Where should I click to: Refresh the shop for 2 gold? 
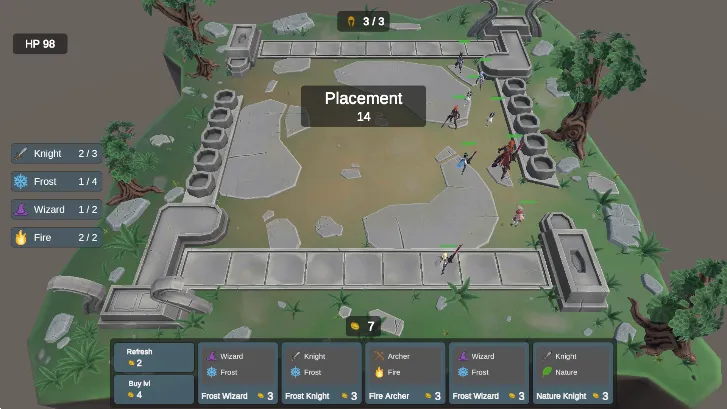click(x=154, y=357)
